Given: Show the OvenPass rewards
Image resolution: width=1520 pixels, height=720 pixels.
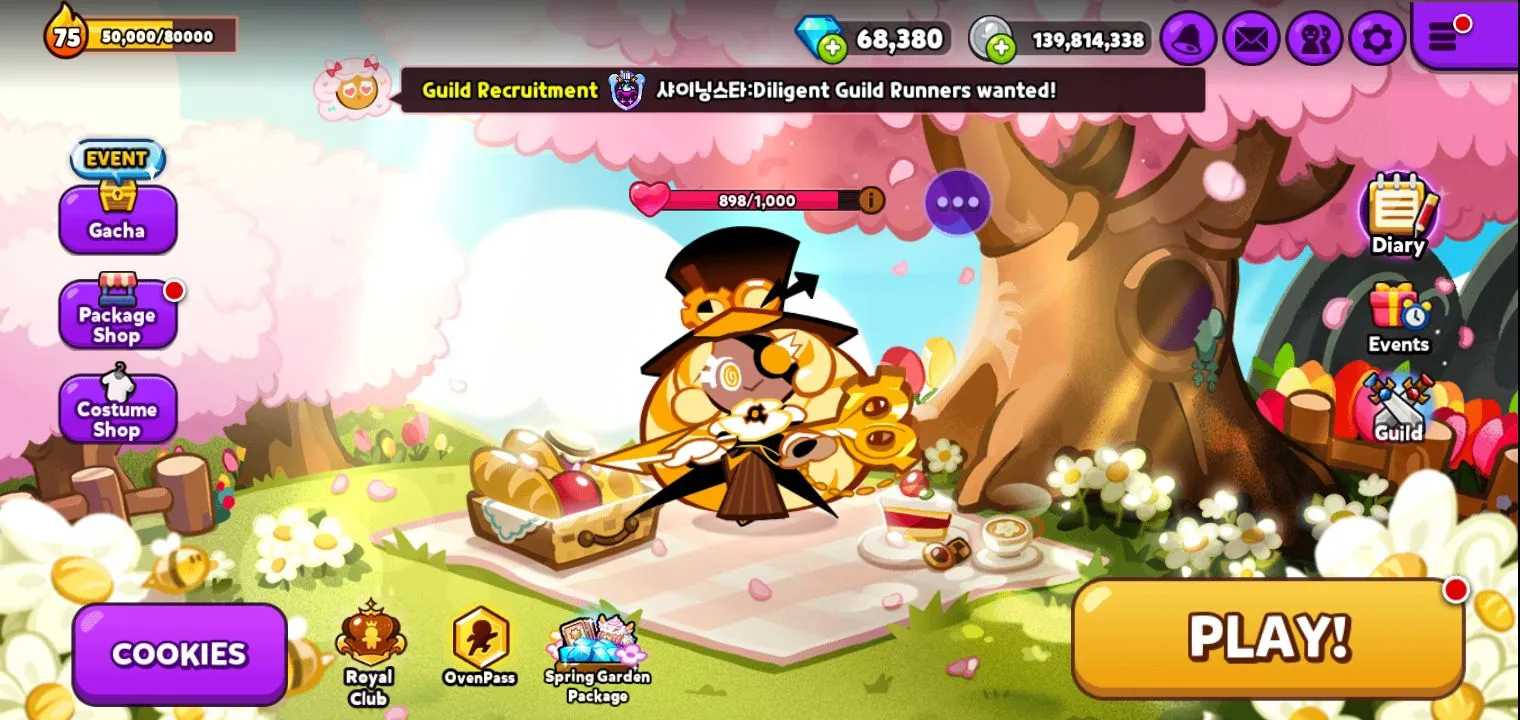Looking at the screenshot, I should tap(480, 647).
